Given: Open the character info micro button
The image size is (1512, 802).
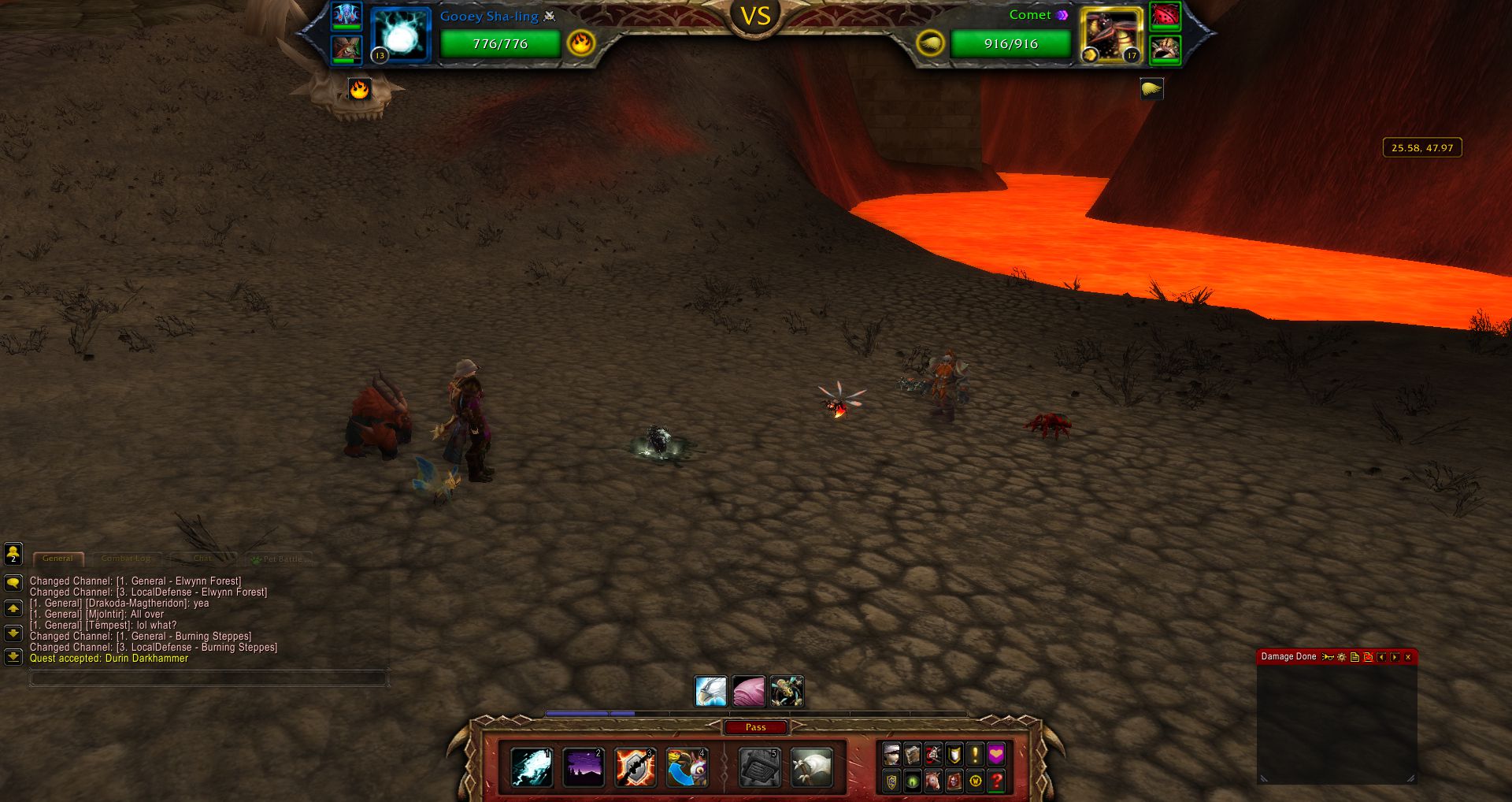Looking at the screenshot, I should coord(891,755).
